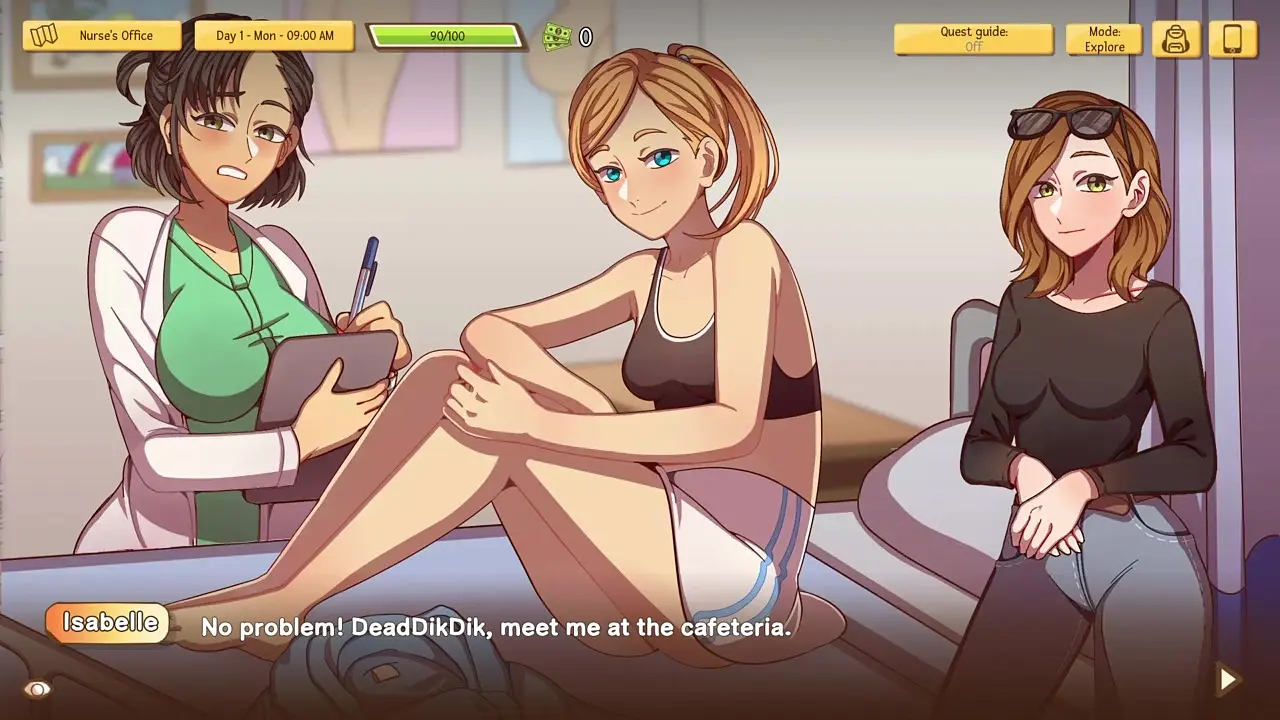This screenshot has height=720, width=1280.
Task: Open the smartphone menu
Action: click(1233, 39)
